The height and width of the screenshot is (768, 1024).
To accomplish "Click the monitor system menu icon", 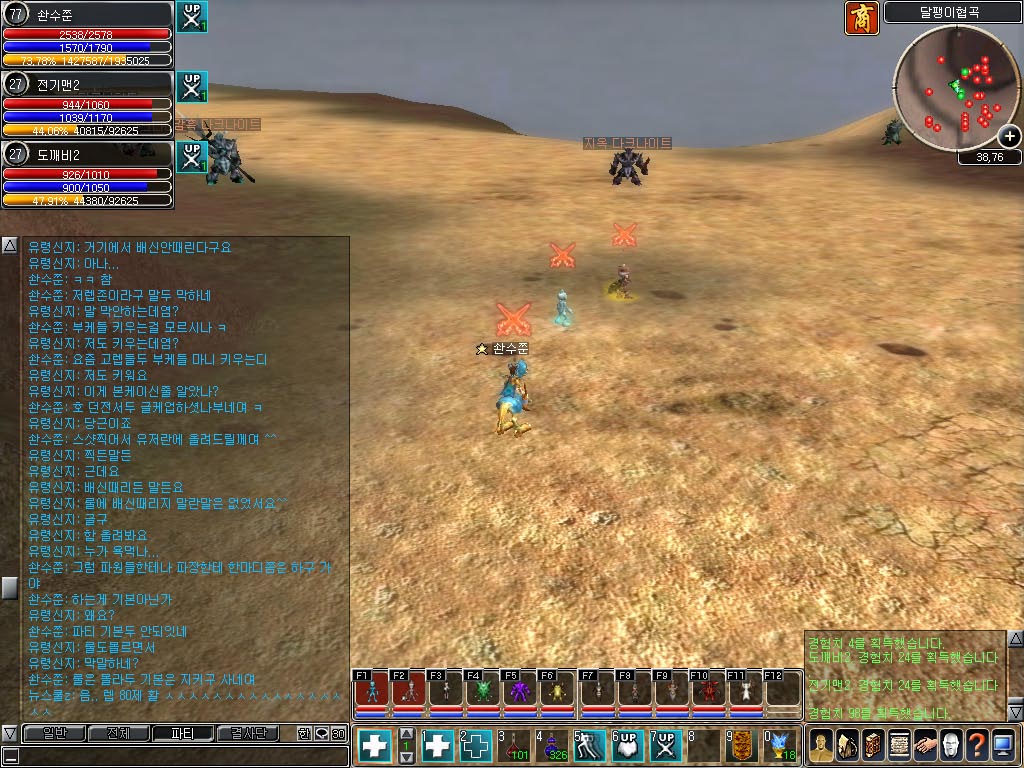I will tap(1005, 746).
